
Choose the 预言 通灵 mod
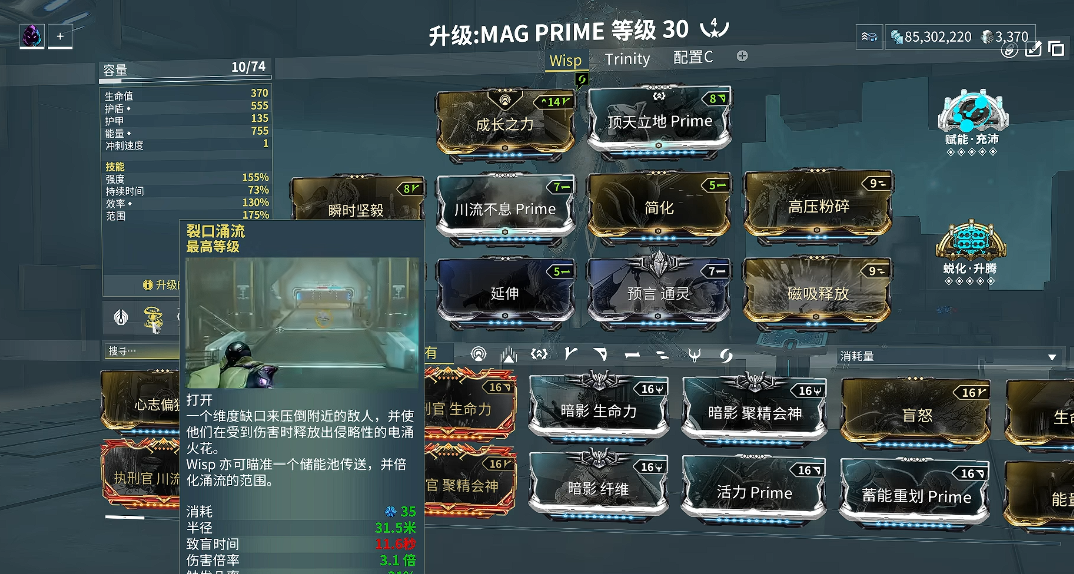(x=659, y=293)
